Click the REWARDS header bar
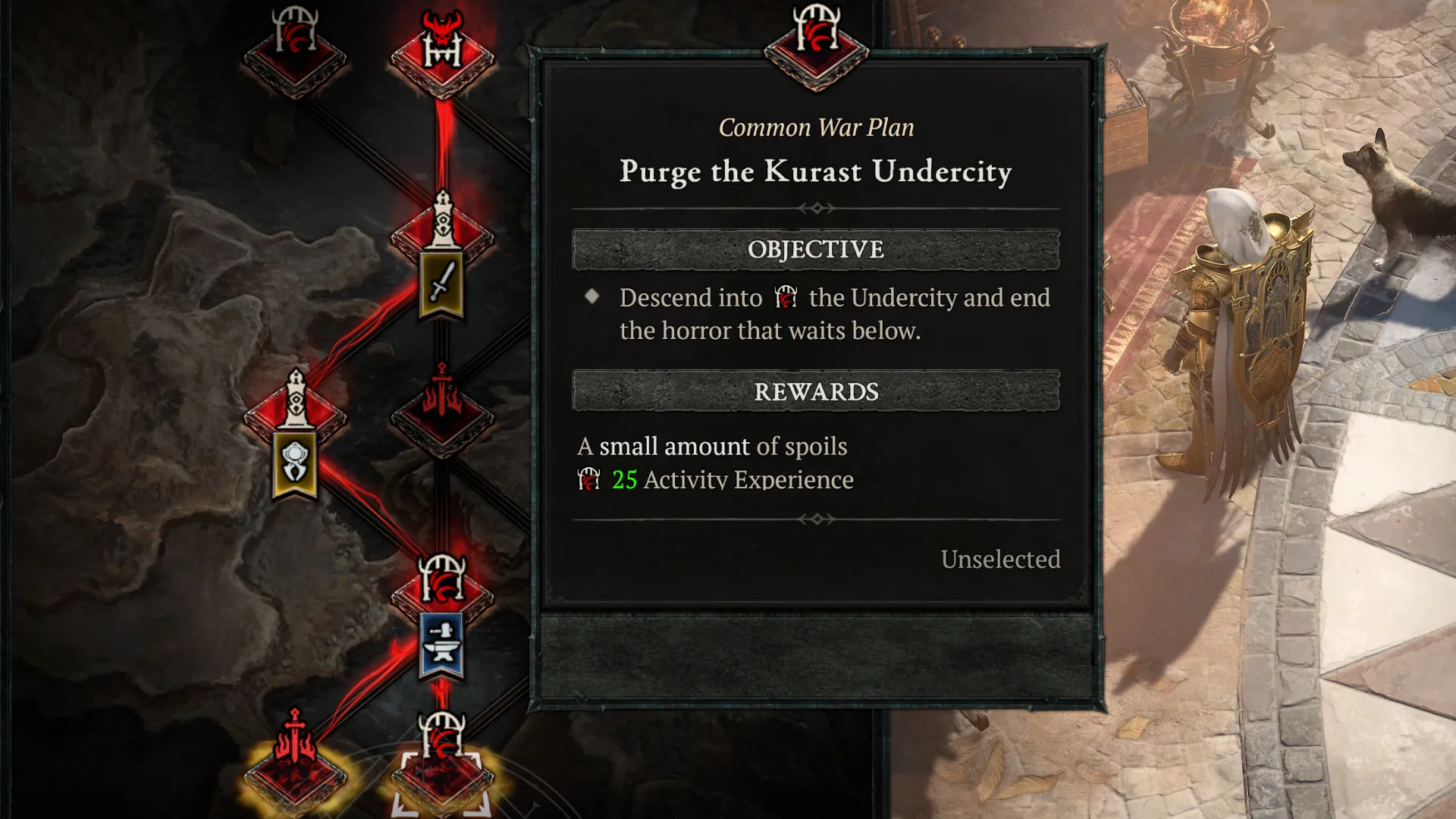This screenshot has width=1456, height=819. coord(815,392)
